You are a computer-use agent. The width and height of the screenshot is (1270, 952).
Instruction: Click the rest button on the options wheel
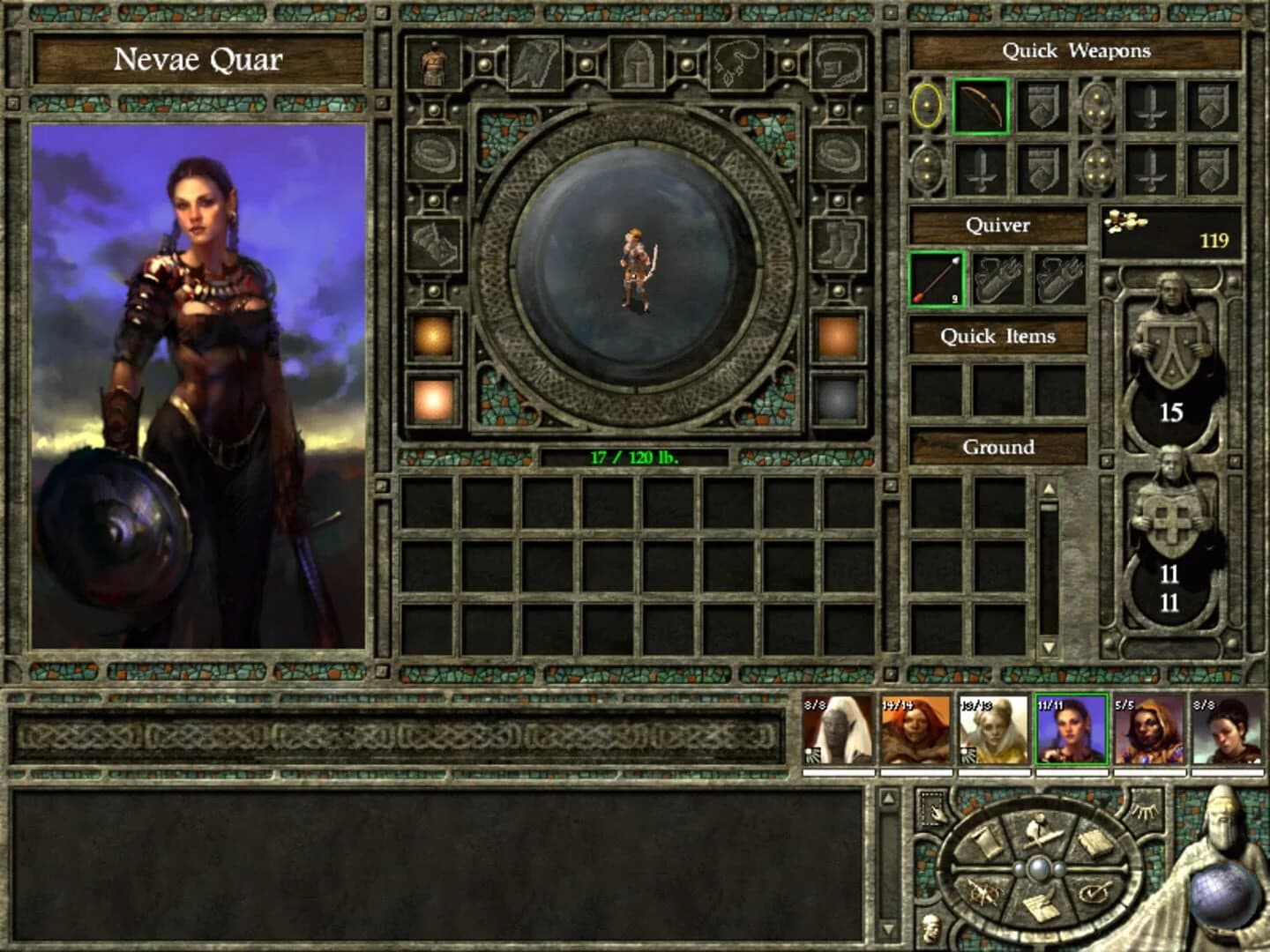(x=1042, y=833)
